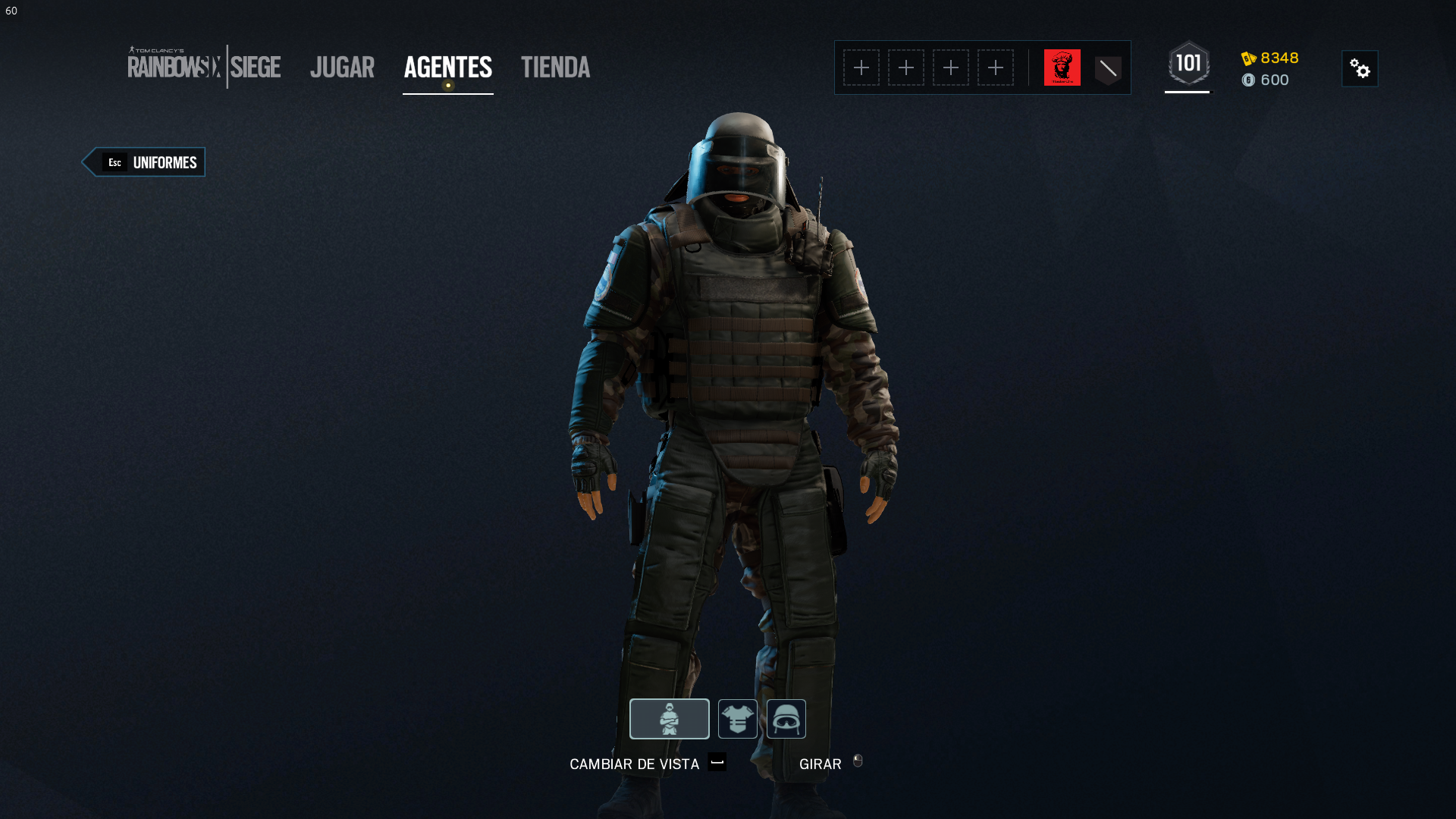
Task: Click the dark shield banner icon beside the charm
Action: pos(1108,67)
